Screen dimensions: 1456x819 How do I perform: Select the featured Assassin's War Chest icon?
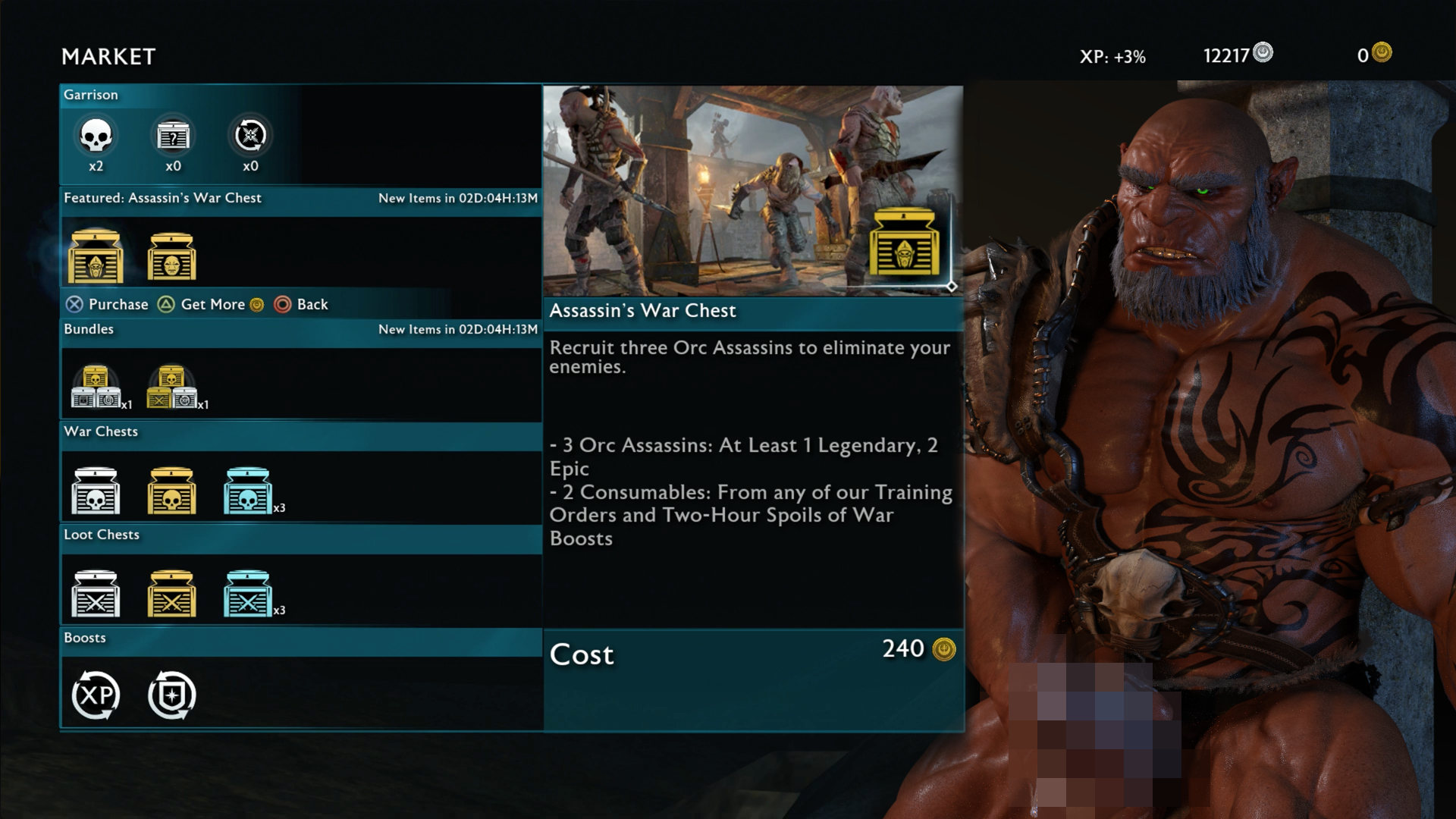[96, 256]
